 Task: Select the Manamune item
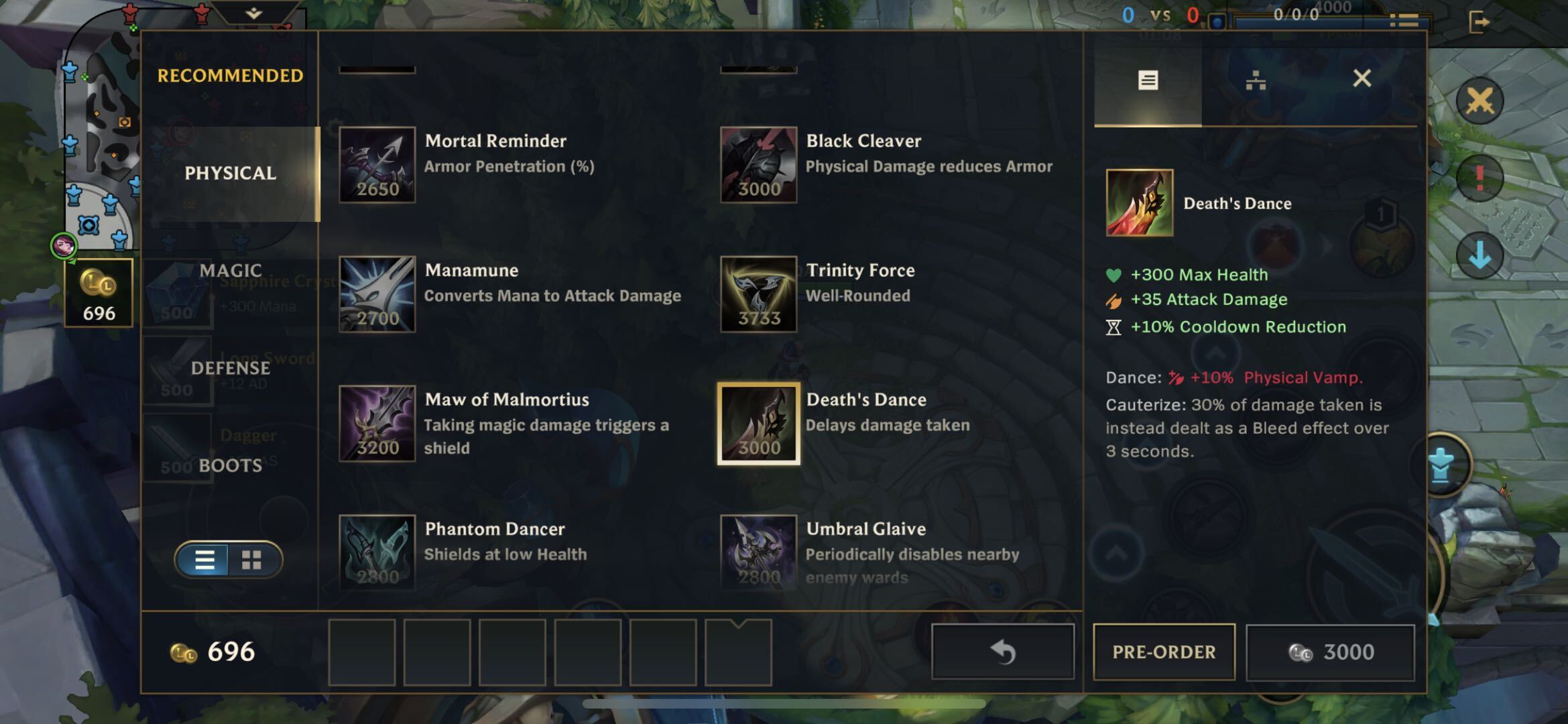[377, 294]
